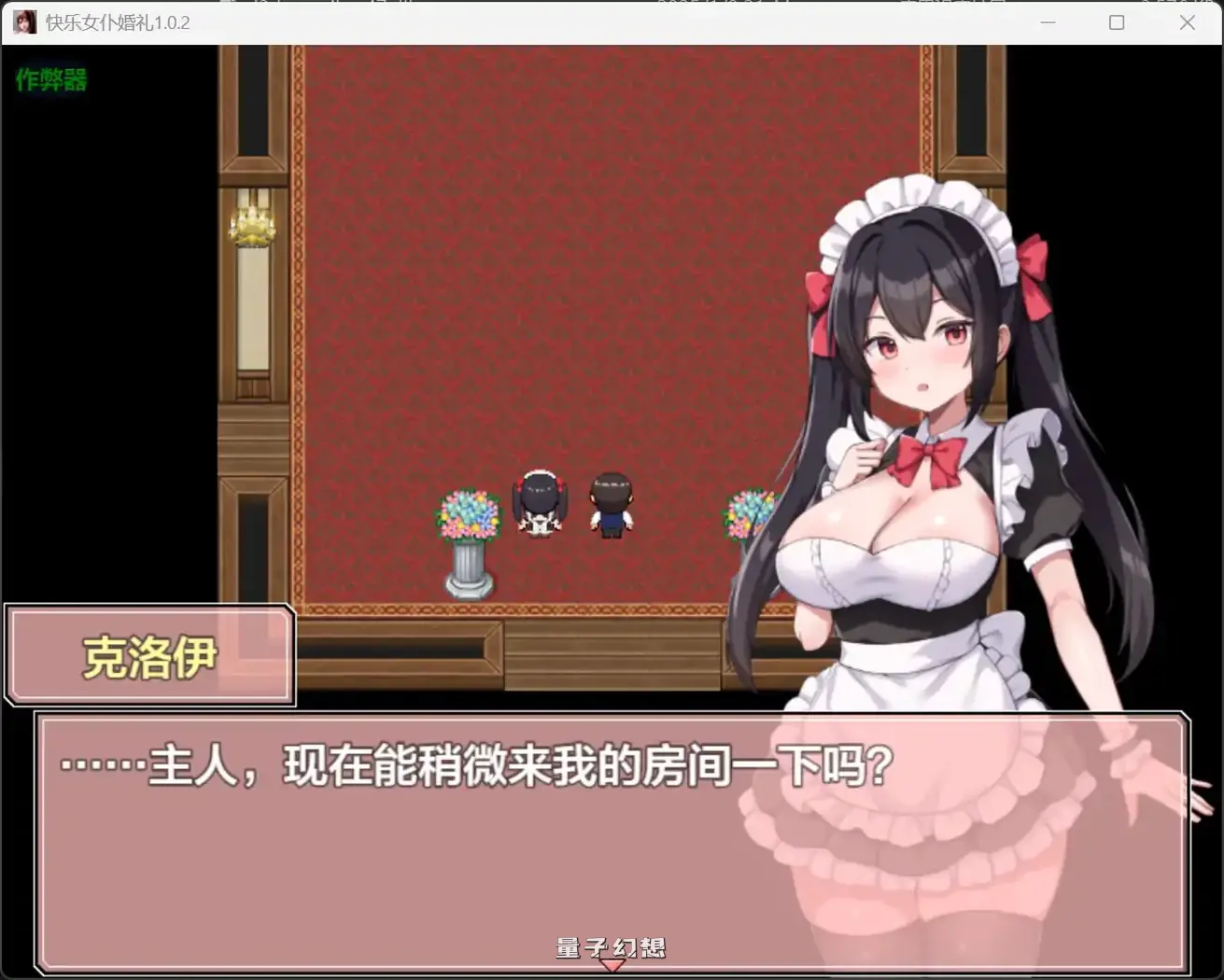
Task: Click the 量子幻想 watermark text
Action: point(612,947)
